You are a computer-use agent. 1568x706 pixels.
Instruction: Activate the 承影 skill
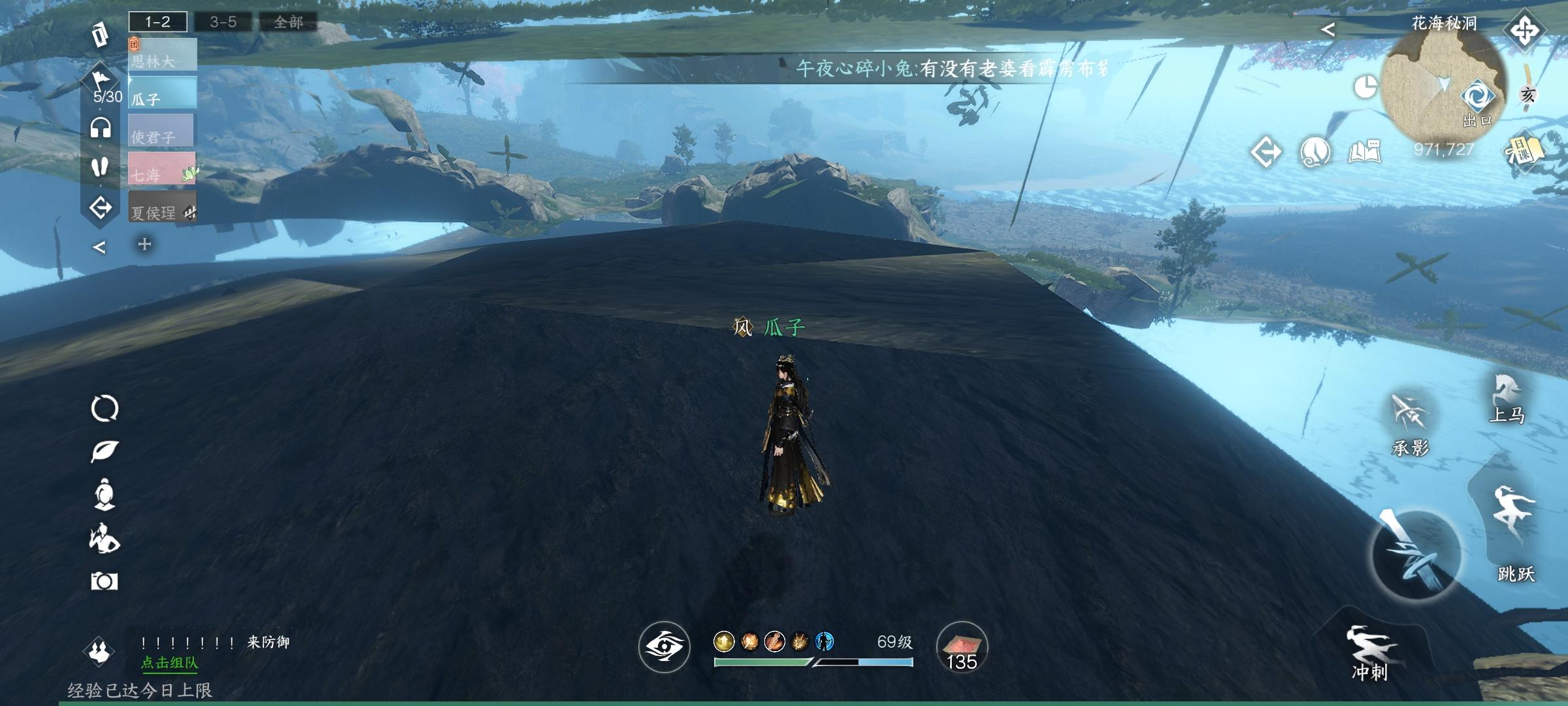(x=1410, y=424)
